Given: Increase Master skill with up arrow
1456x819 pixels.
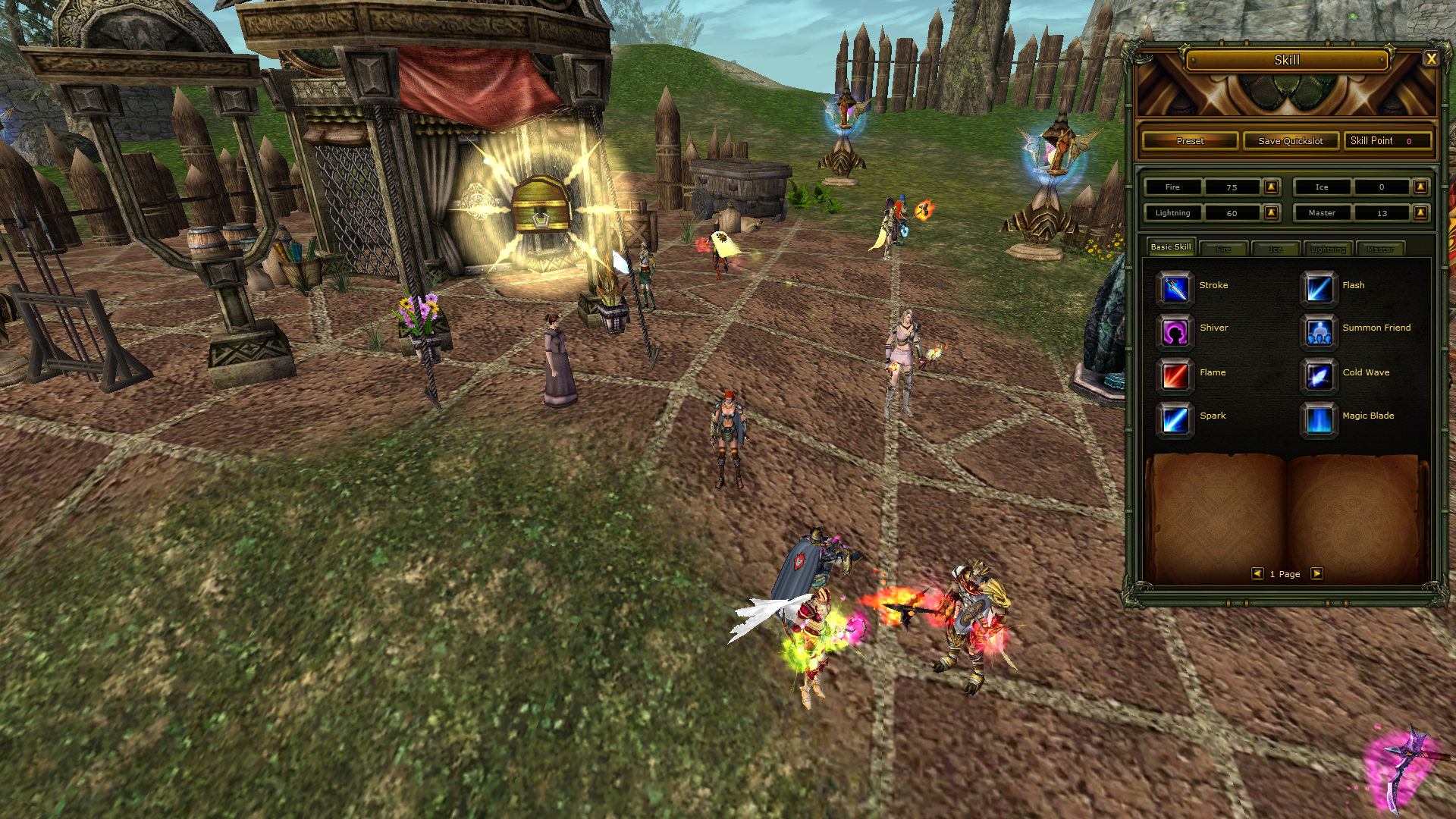Looking at the screenshot, I should point(1420,213).
